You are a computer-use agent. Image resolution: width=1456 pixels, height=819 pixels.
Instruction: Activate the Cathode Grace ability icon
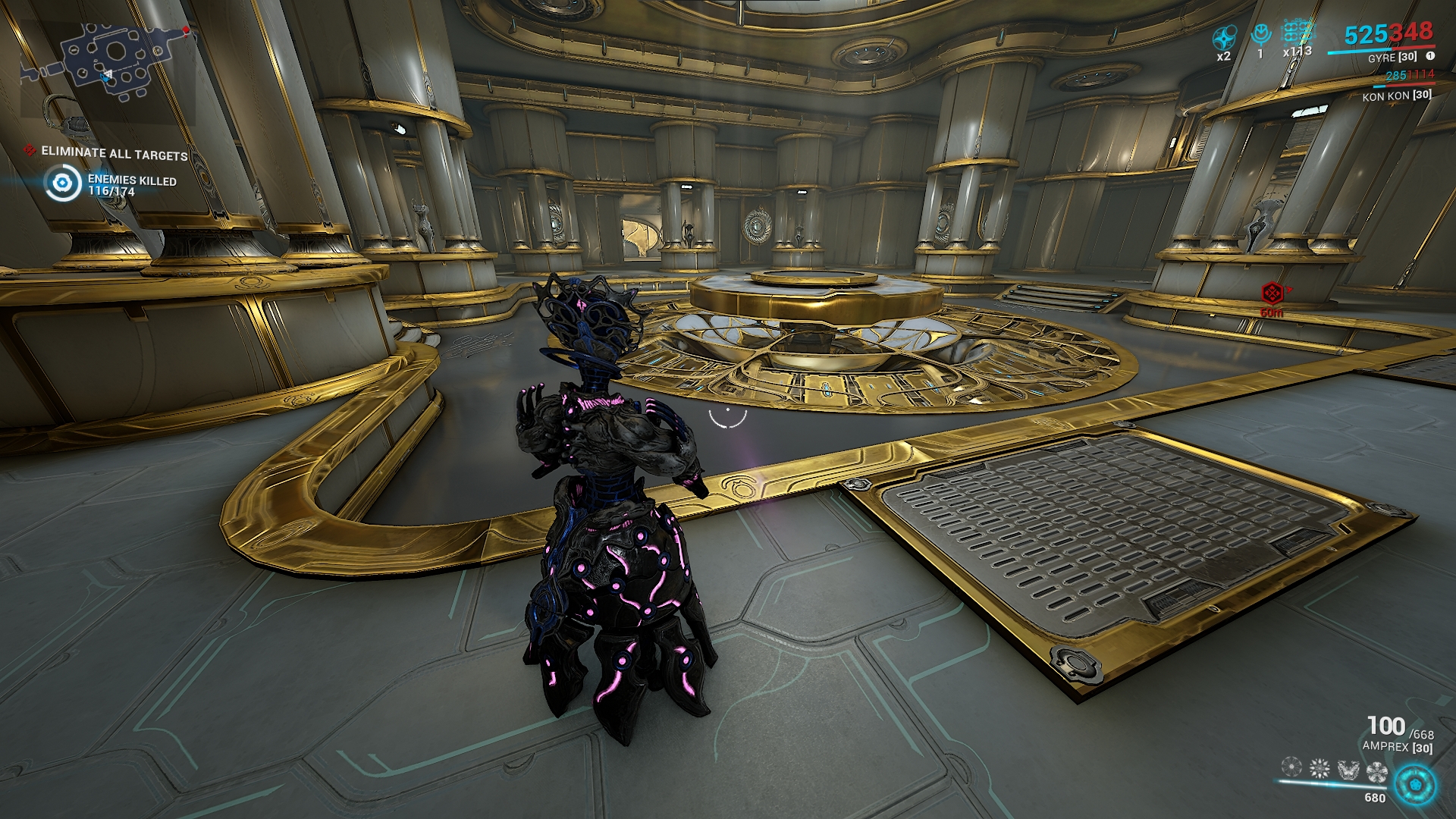pyautogui.click(x=1348, y=768)
